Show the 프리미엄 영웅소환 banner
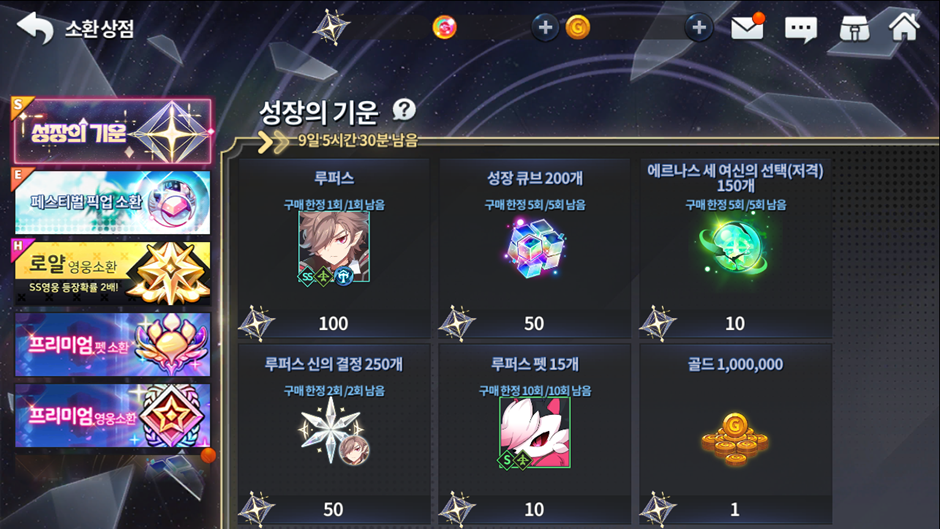This screenshot has height=529, width=940. point(112,415)
